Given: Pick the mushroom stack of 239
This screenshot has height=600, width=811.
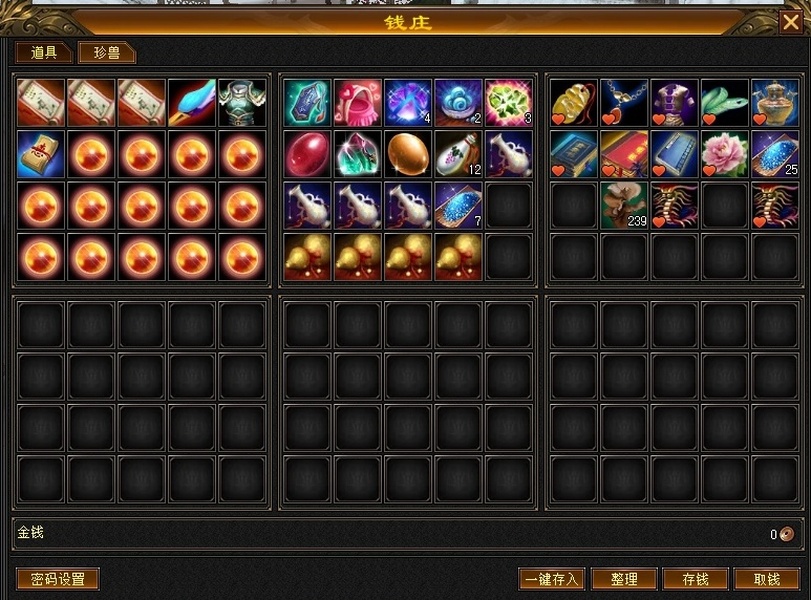Looking at the screenshot, I should tap(625, 205).
